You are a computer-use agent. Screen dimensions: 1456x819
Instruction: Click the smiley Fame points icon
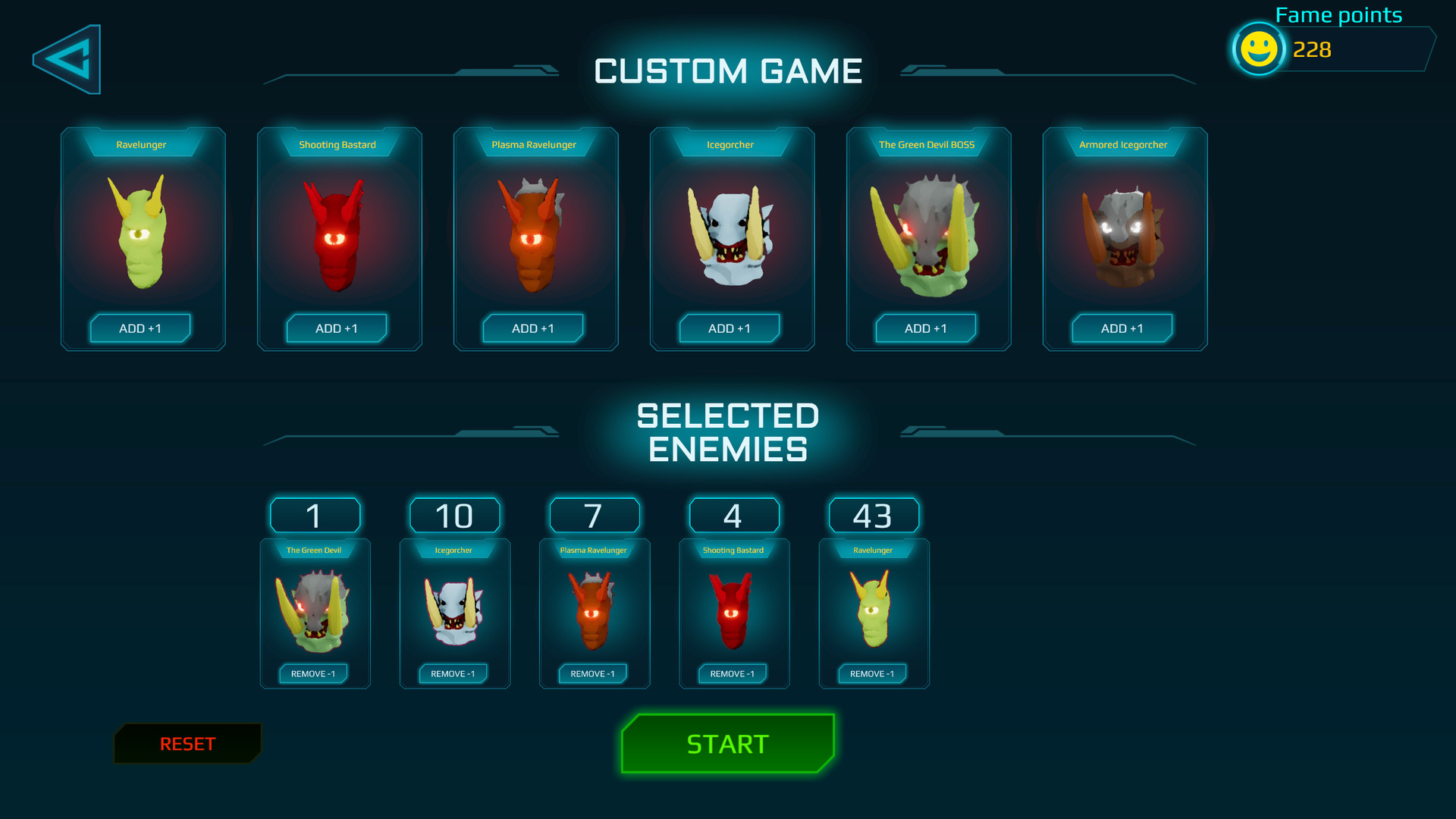point(1257,50)
